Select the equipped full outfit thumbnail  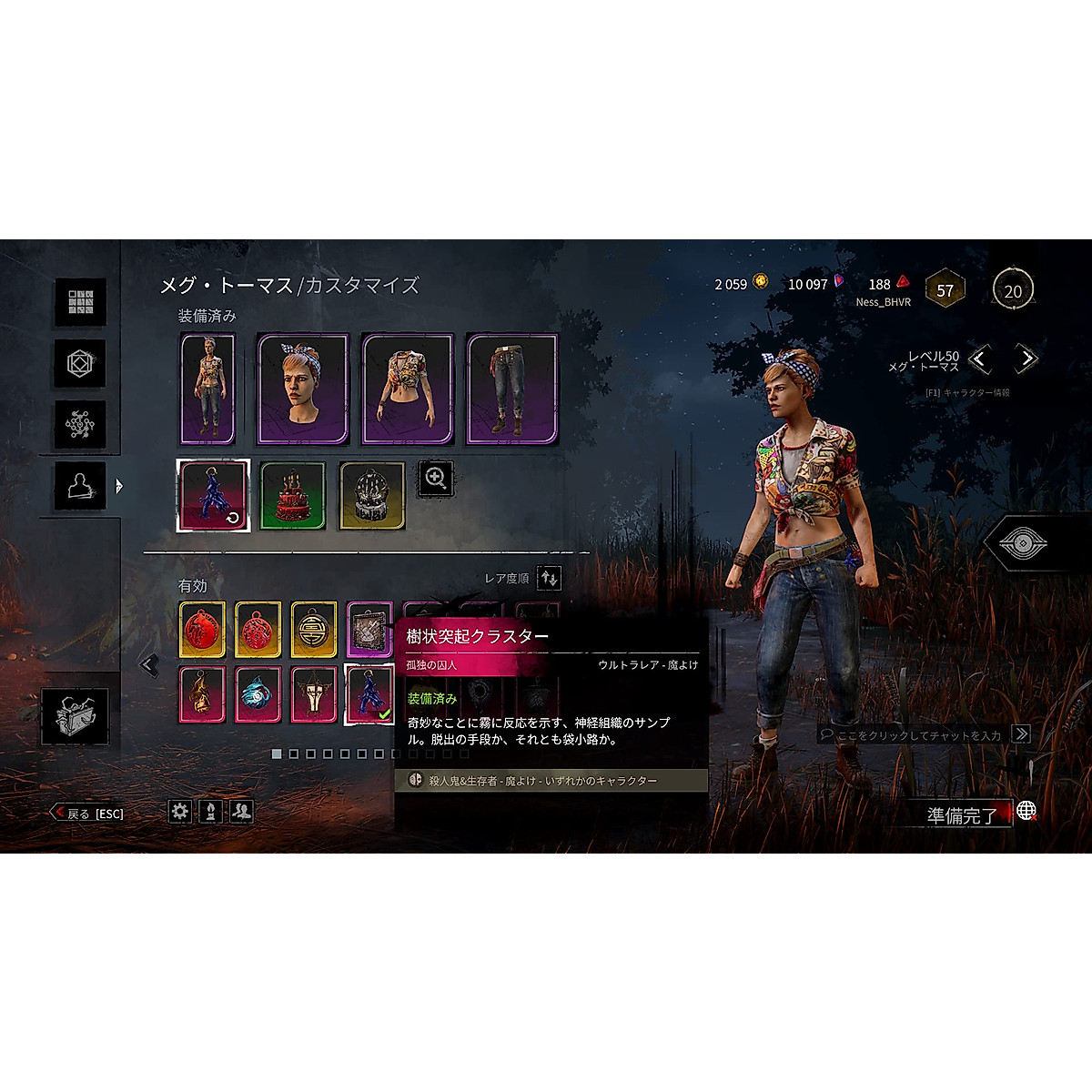coord(207,389)
